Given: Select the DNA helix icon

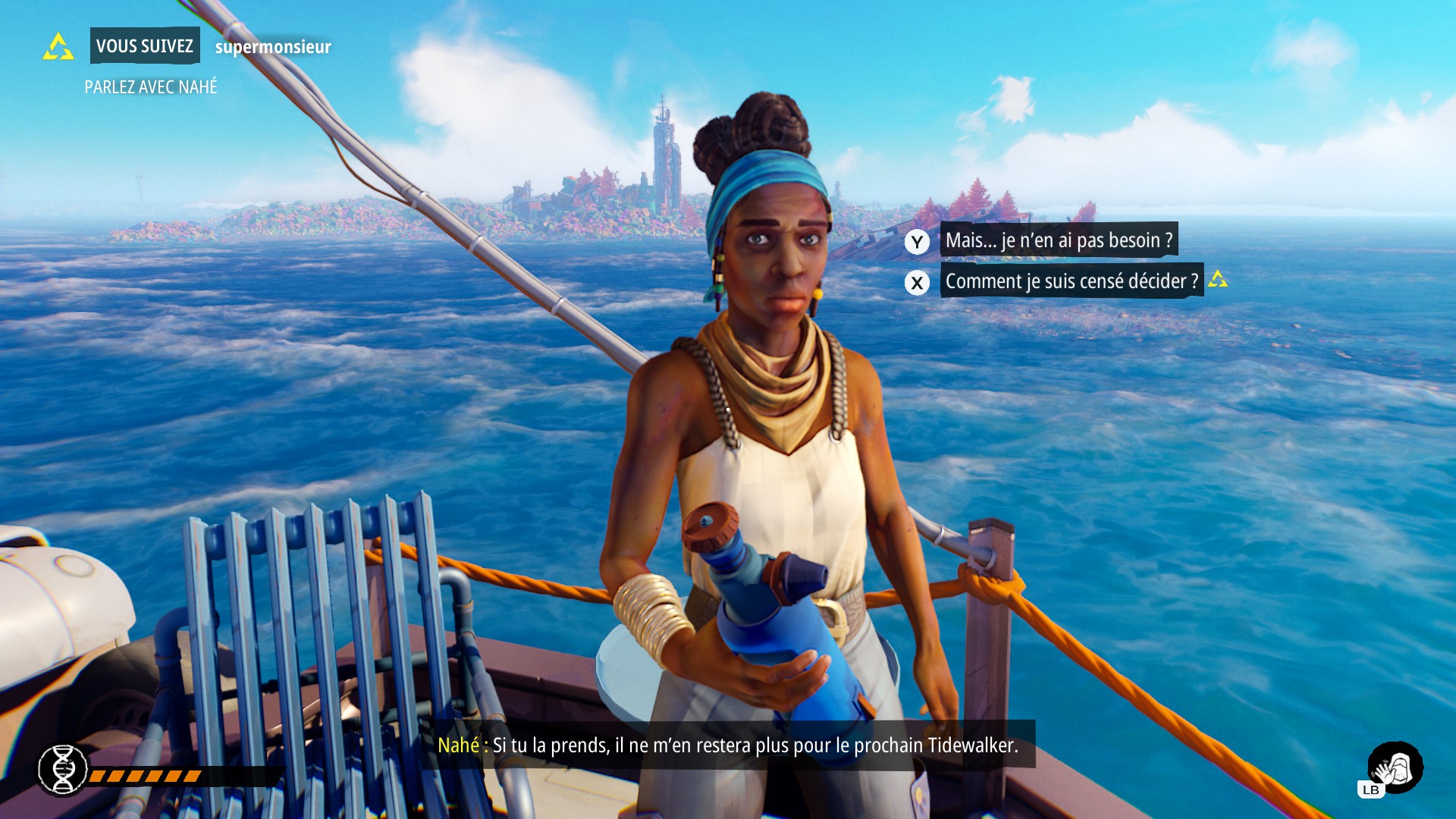Looking at the screenshot, I should point(63,770).
